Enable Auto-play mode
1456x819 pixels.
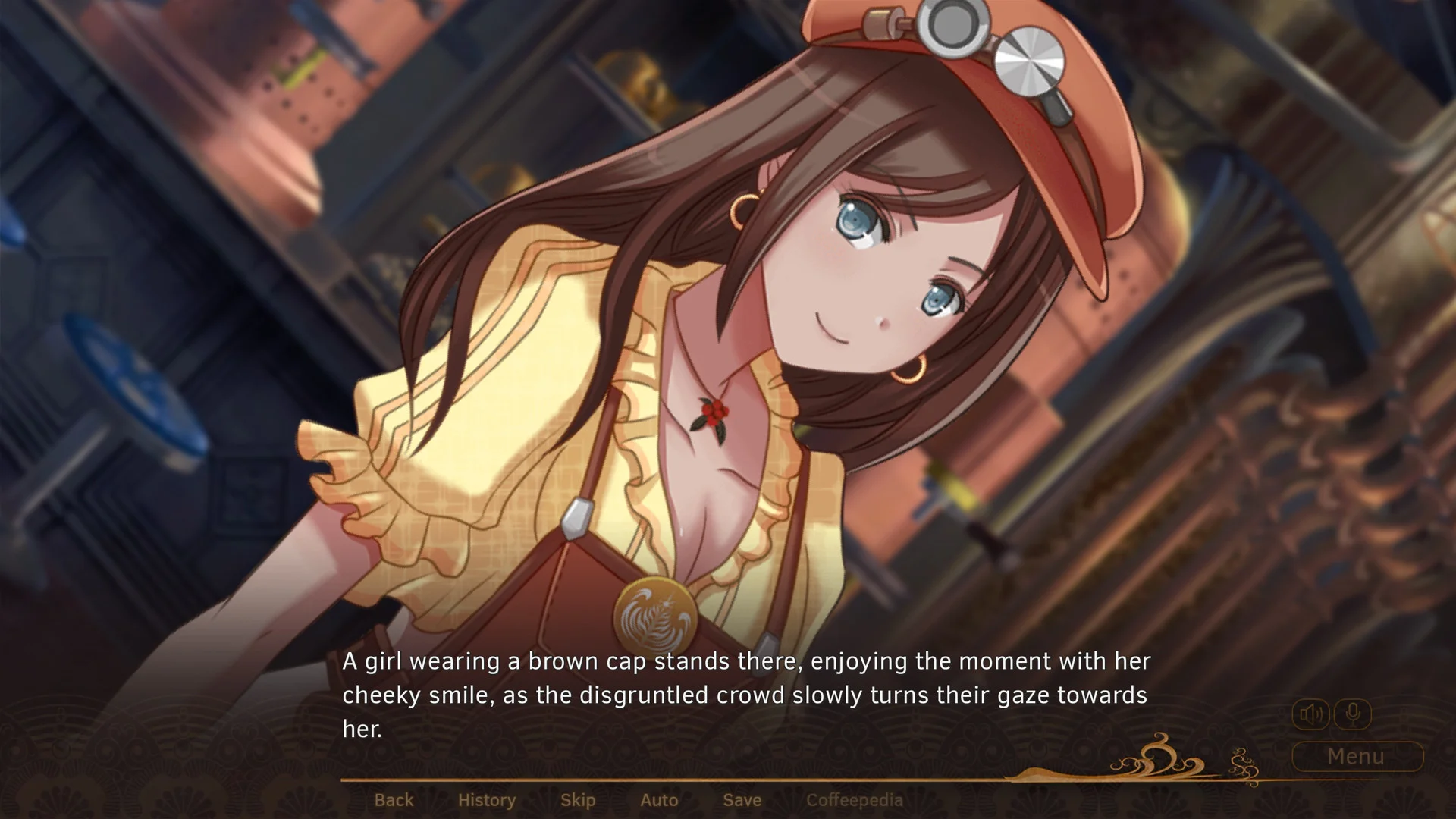(658, 799)
